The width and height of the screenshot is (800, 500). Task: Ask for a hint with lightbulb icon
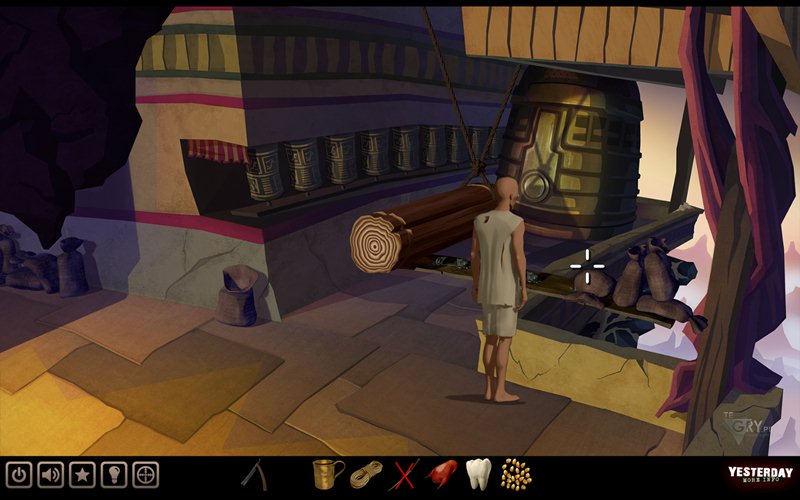114,473
